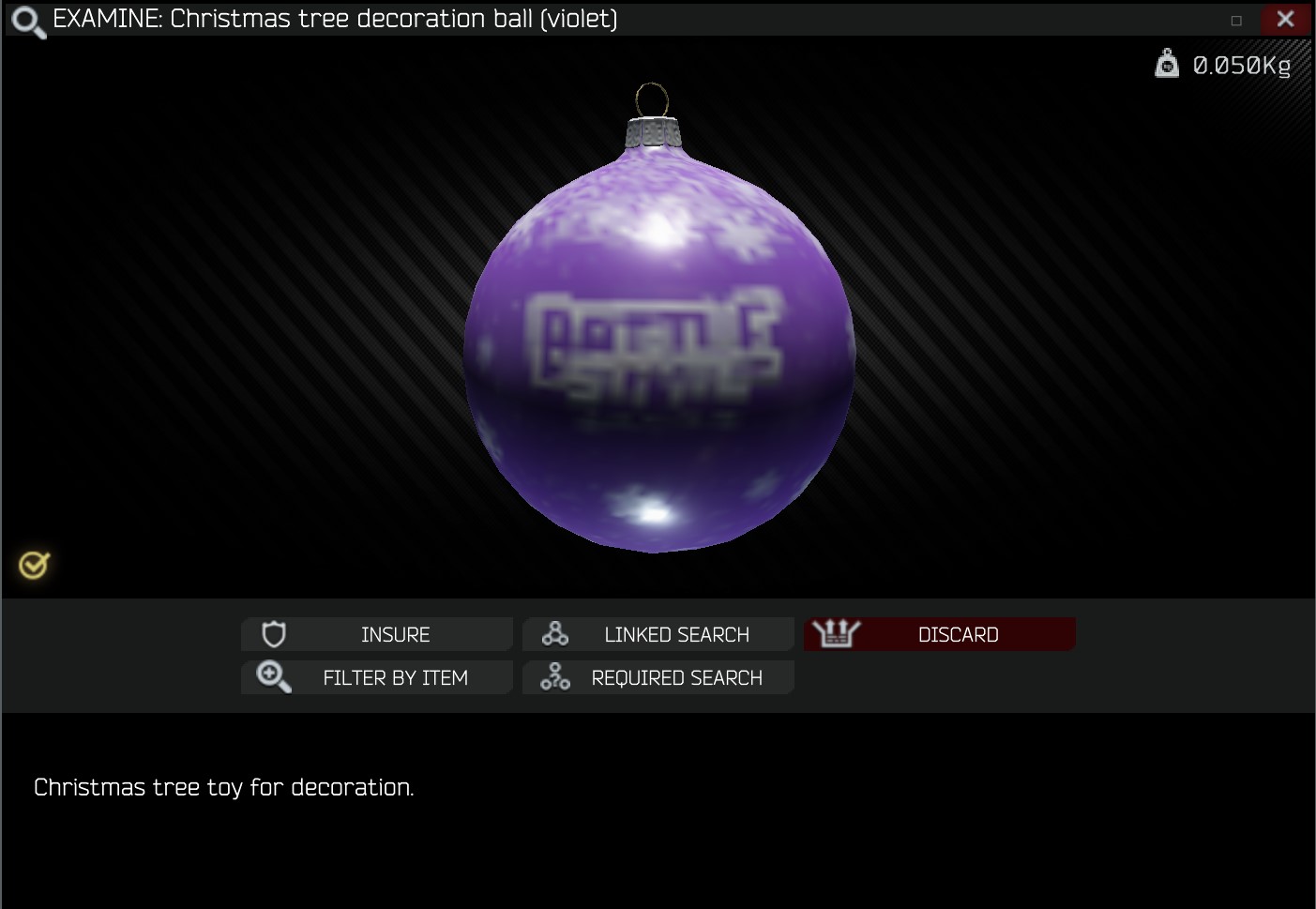Click the shield icon on the Insure button

(x=272, y=634)
